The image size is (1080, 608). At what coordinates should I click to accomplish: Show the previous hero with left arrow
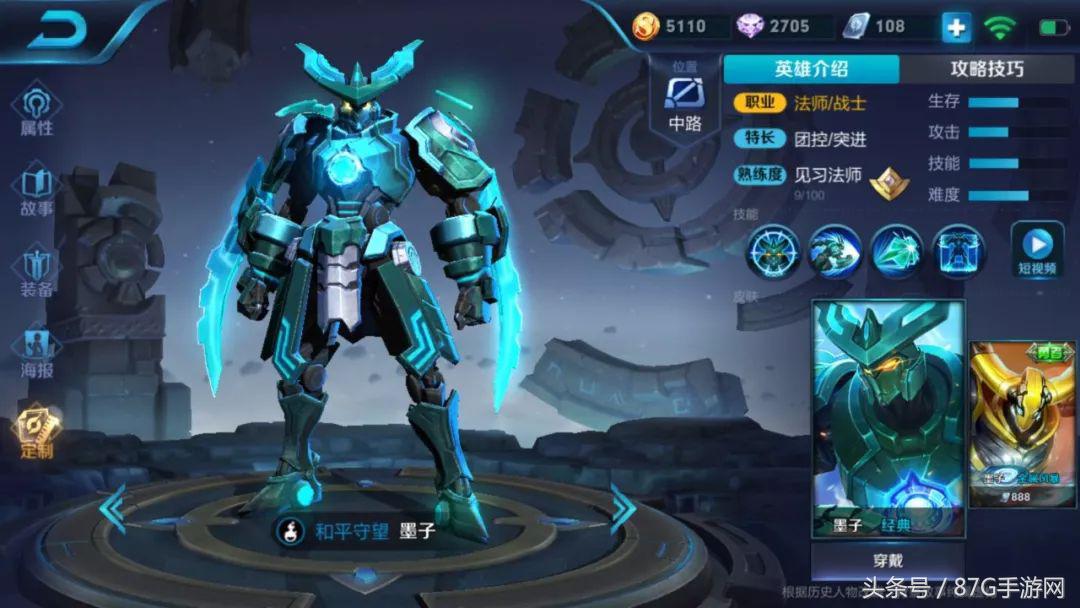click(x=114, y=508)
